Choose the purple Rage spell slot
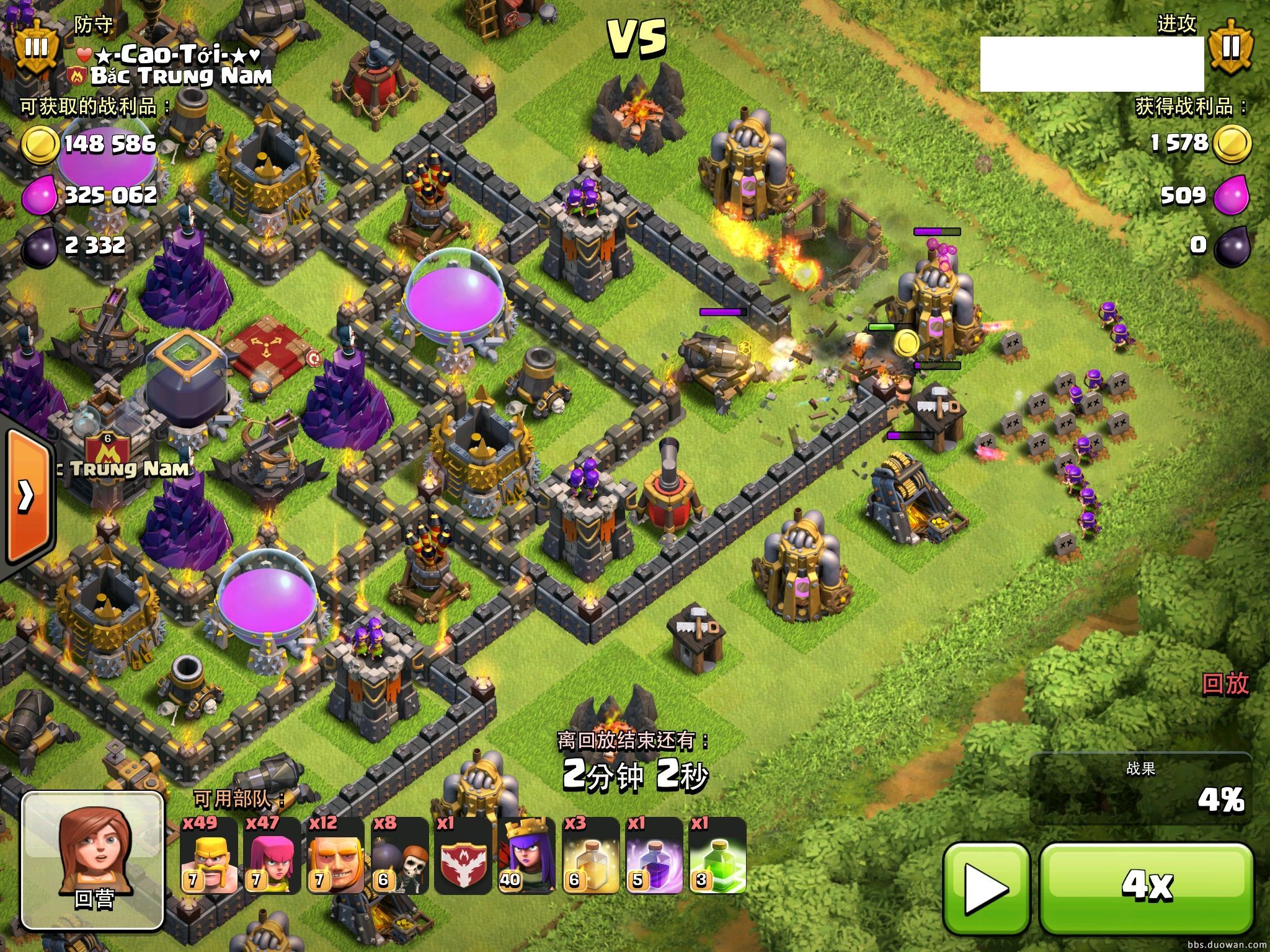1270x952 pixels. (654, 857)
